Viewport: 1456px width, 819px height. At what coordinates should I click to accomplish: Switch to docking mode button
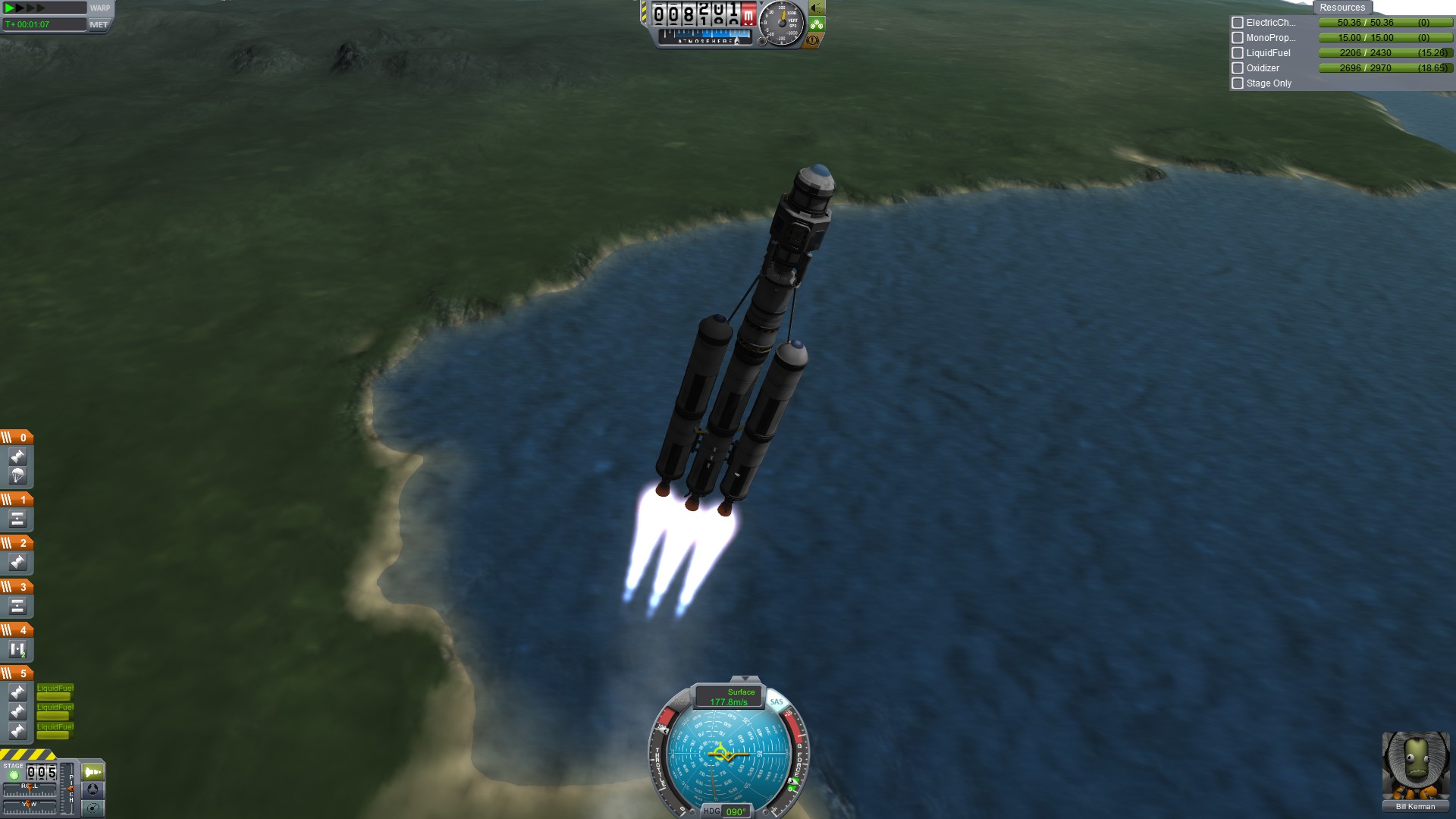tap(93, 790)
